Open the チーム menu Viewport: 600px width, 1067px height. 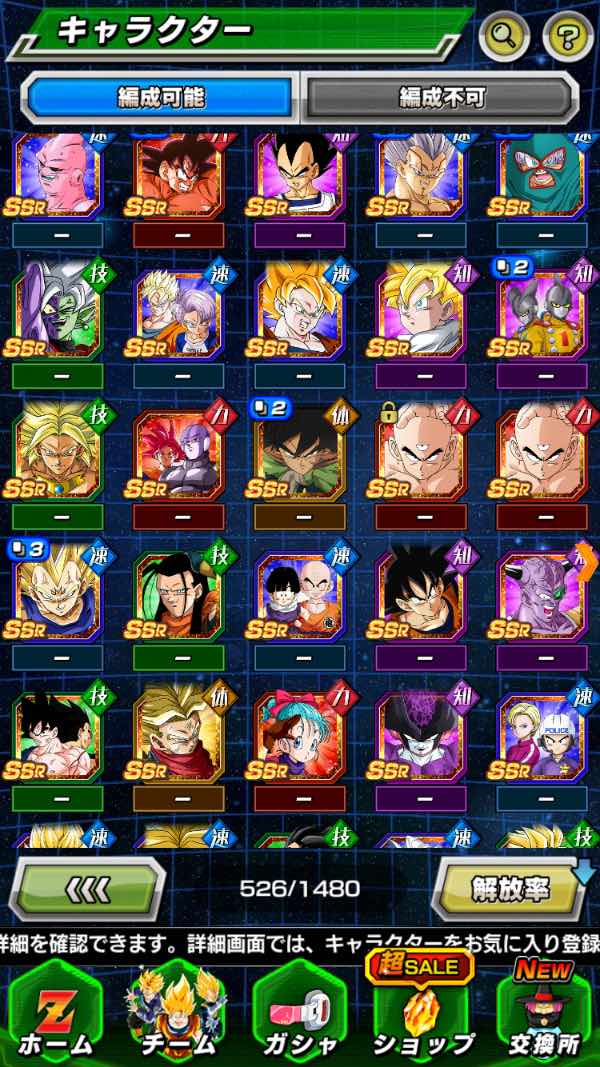pyautogui.click(x=176, y=1010)
